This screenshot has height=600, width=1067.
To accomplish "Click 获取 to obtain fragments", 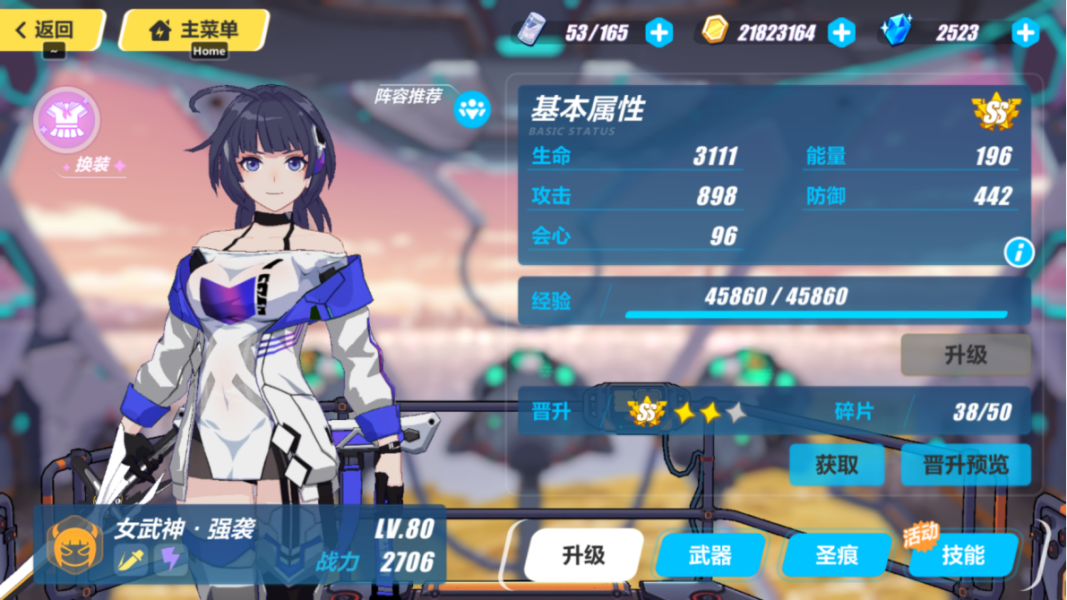I will (836, 465).
